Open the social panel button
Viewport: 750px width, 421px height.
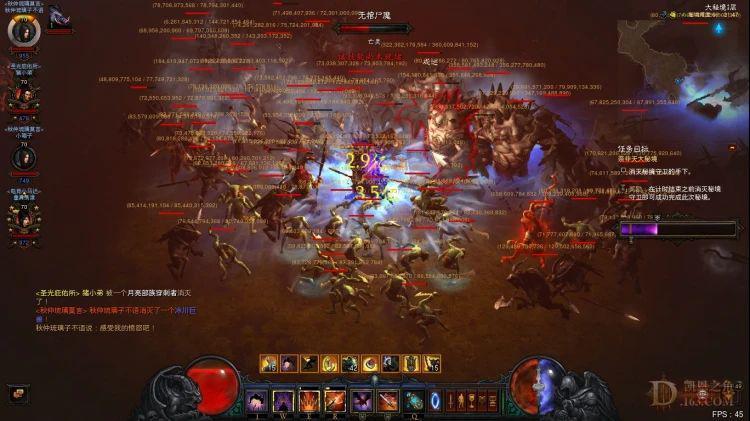click(18, 394)
